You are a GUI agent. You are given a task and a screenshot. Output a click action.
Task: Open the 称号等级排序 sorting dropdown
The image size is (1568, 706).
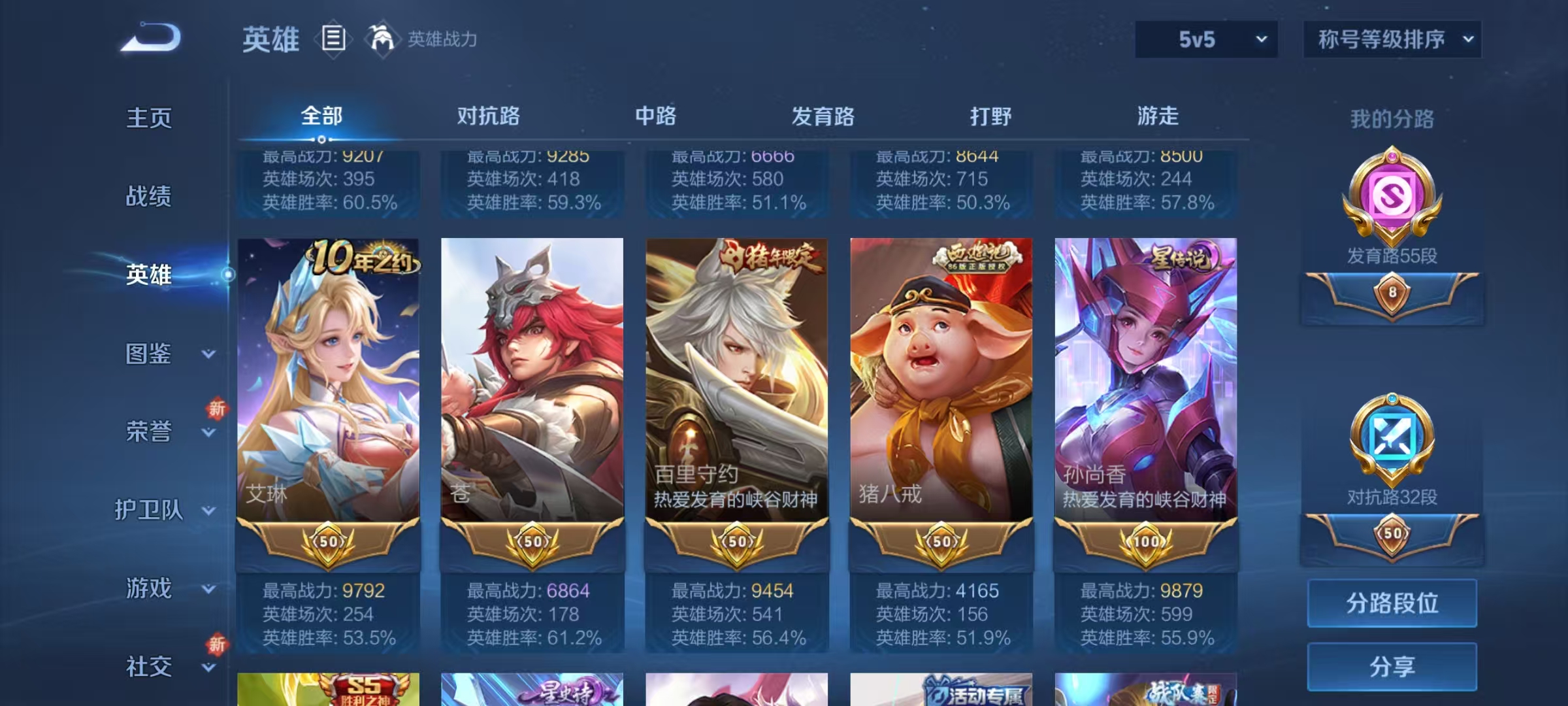click(x=1392, y=39)
